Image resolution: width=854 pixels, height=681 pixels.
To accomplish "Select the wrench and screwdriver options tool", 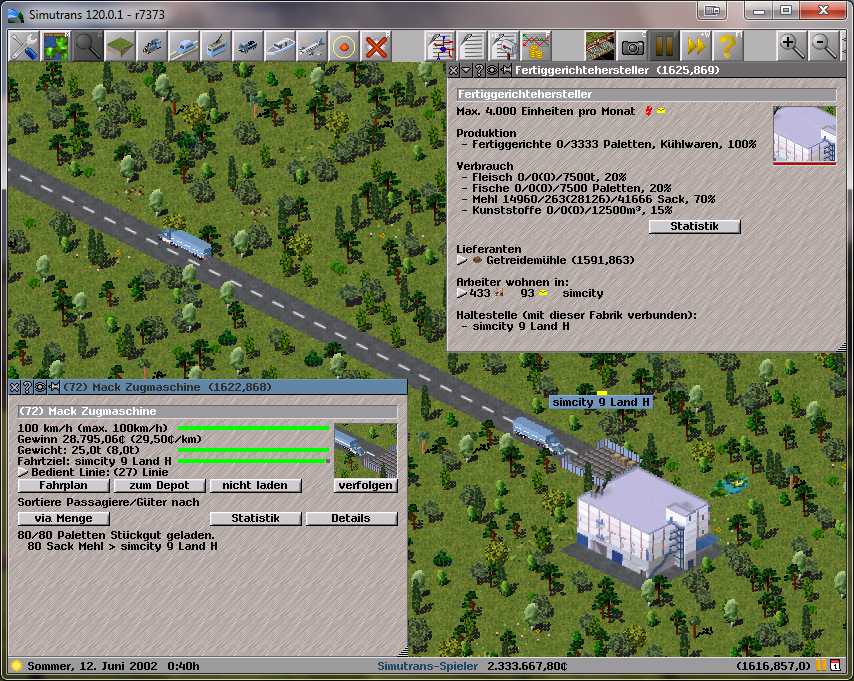I will (x=24, y=46).
